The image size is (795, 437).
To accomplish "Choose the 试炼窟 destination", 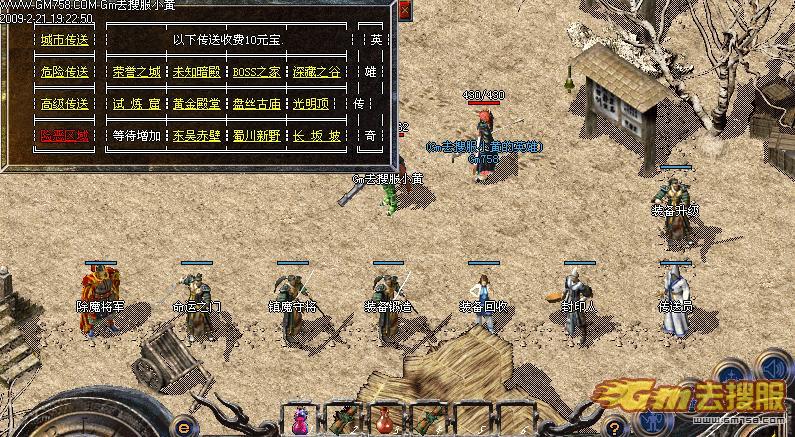I will [136, 103].
